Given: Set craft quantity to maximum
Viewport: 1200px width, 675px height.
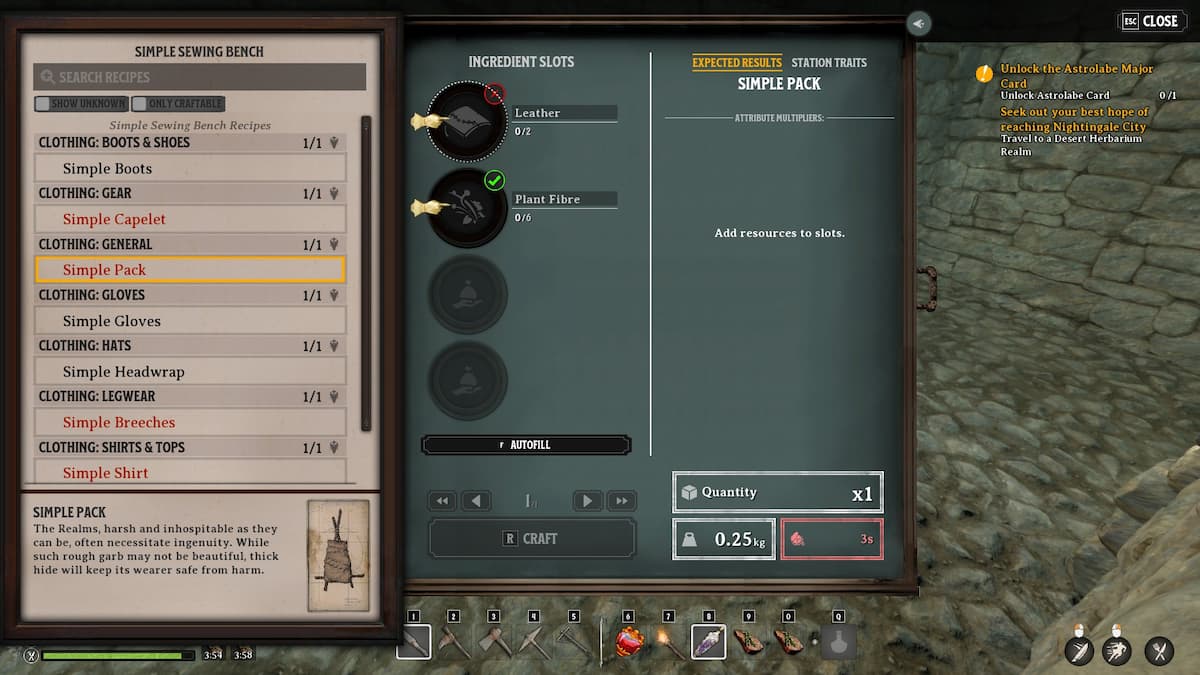Looking at the screenshot, I should pyautogui.click(x=622, y=501).
